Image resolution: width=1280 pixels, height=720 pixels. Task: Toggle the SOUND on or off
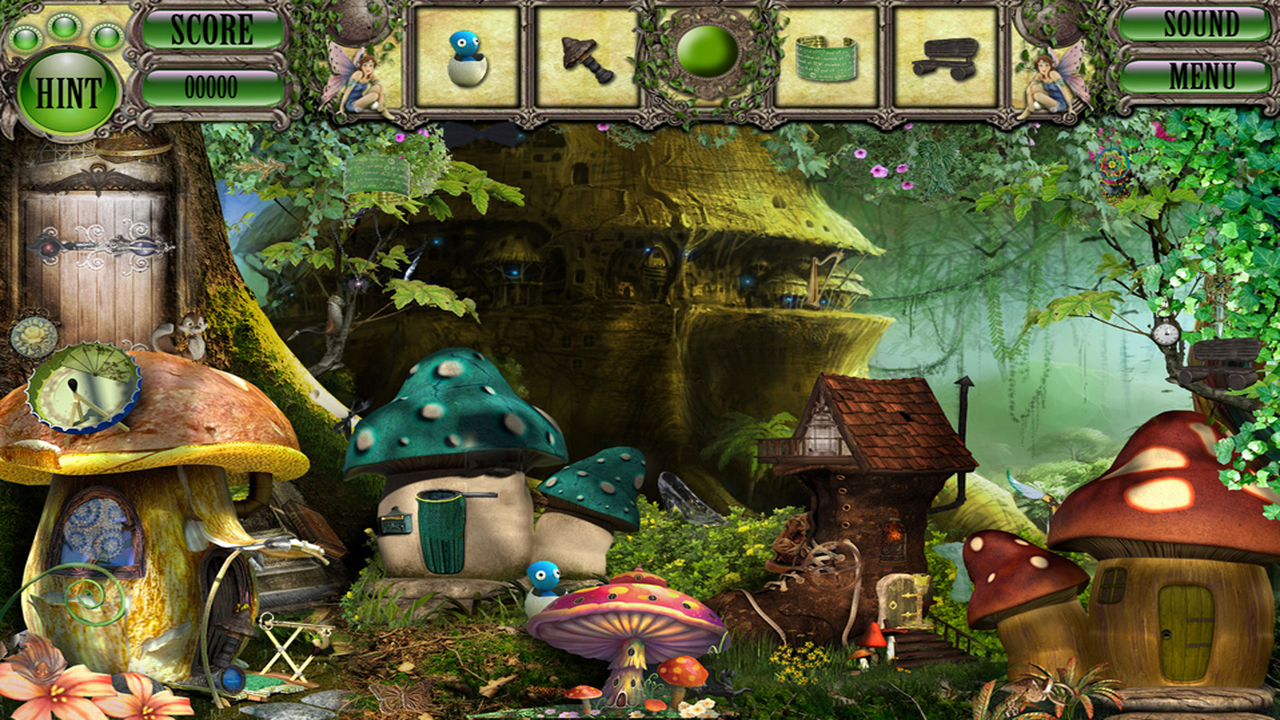1203,25
